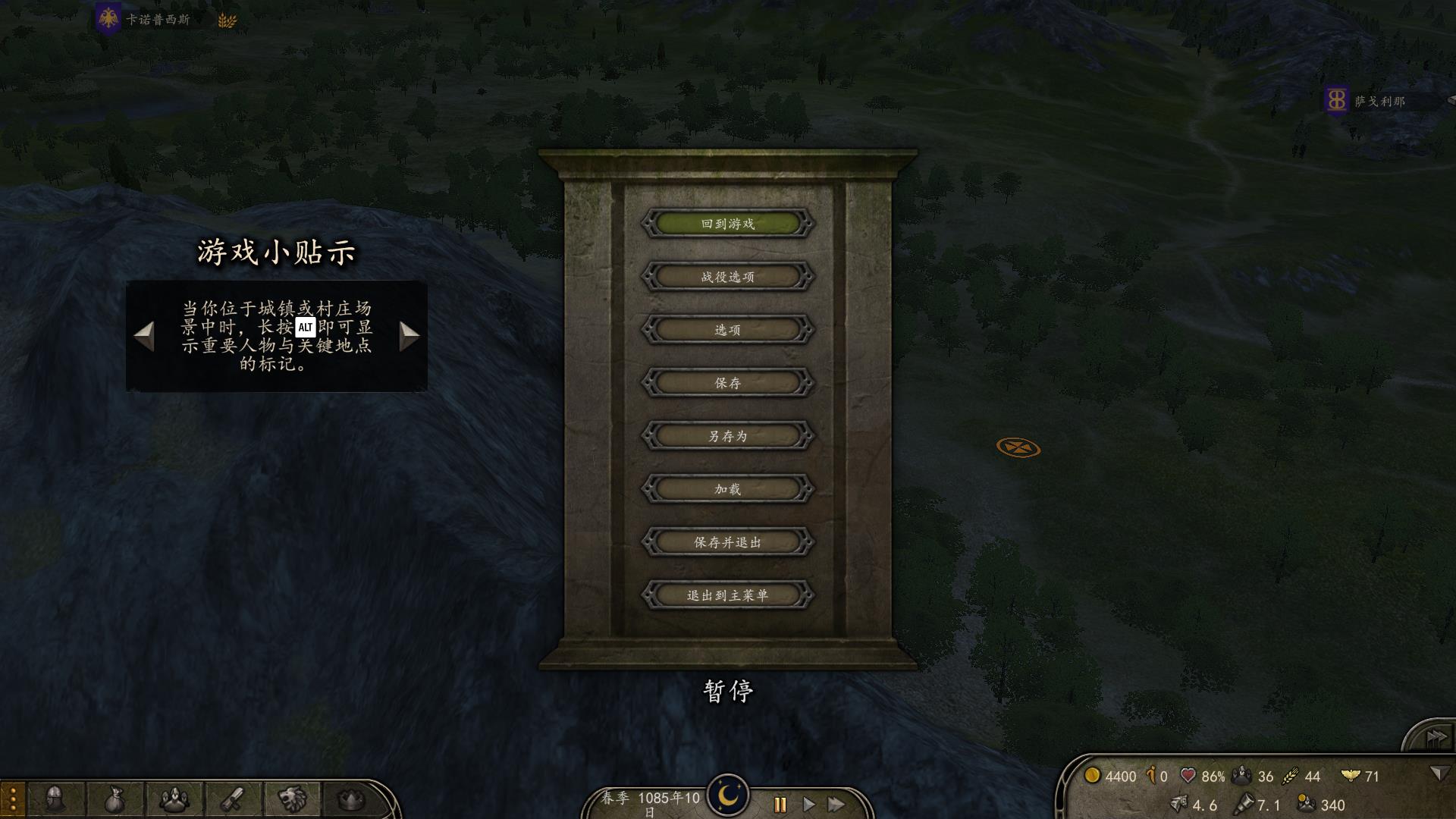The width and height of the screenshot is (1456, 819).
Task: Show the next game tip
Action: coord(409,336)
